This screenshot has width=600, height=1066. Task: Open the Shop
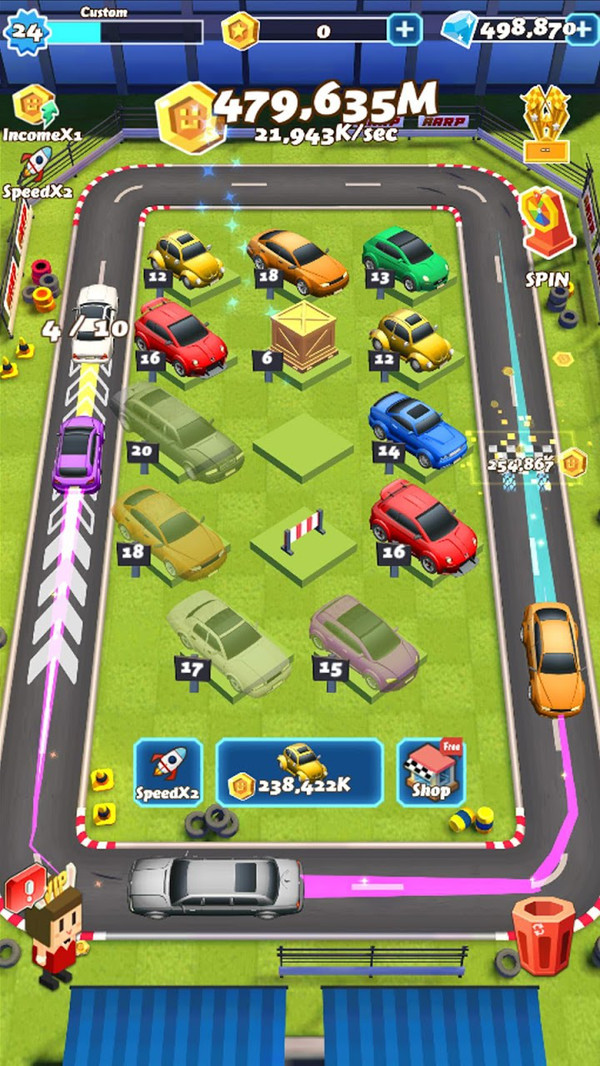click(431, 773)
